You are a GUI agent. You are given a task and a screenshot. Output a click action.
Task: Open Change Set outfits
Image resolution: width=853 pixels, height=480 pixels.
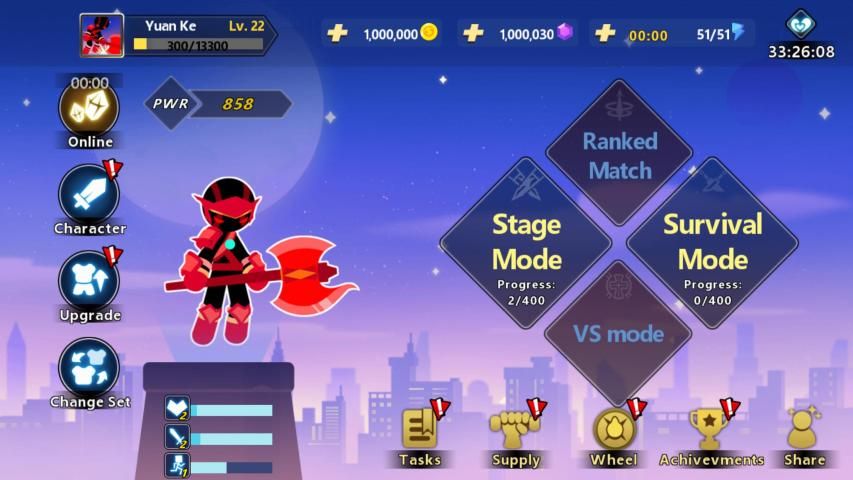[89, 368]
